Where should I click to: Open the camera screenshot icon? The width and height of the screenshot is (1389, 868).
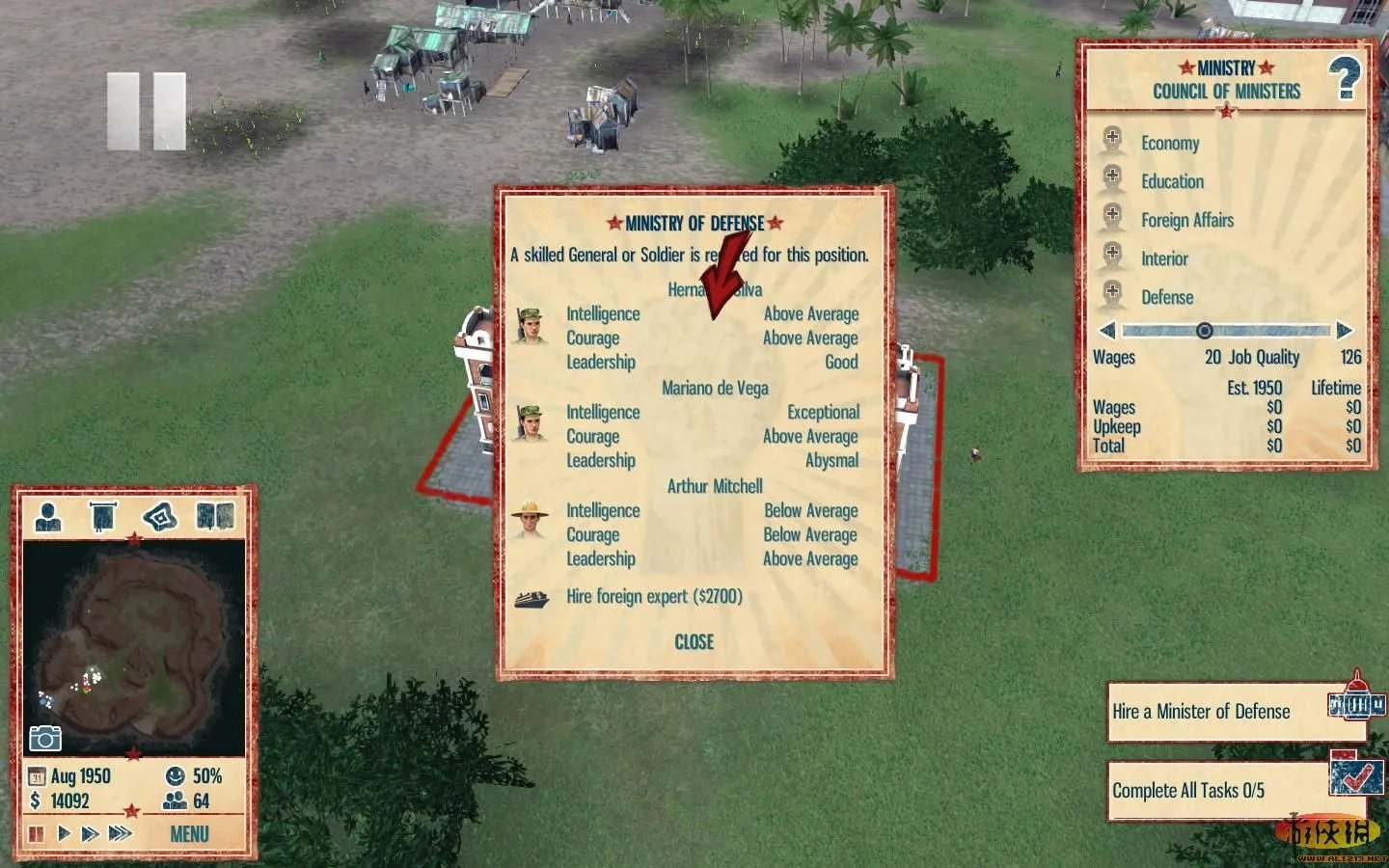[45, 738]
